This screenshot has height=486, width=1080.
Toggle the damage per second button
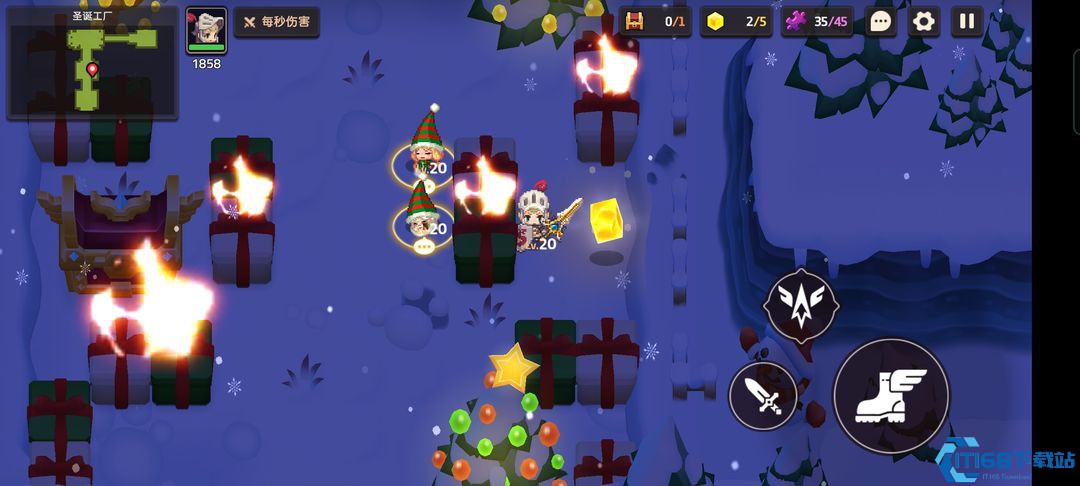(x=277, y=22)
